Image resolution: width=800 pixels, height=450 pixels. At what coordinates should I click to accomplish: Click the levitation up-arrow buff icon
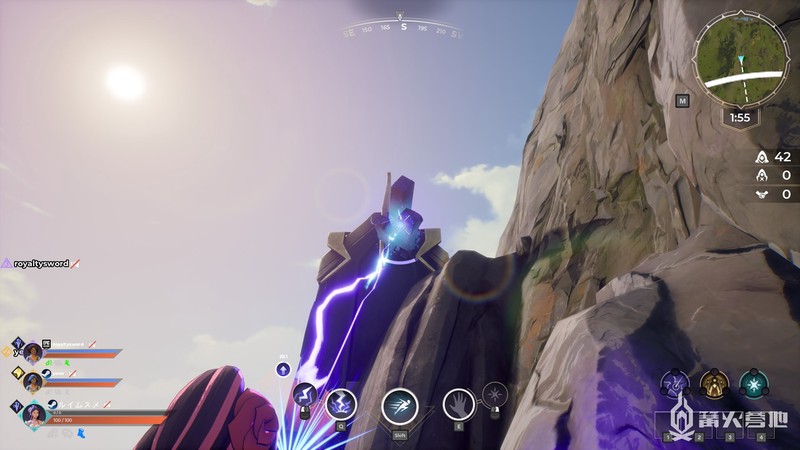point(283,369)
